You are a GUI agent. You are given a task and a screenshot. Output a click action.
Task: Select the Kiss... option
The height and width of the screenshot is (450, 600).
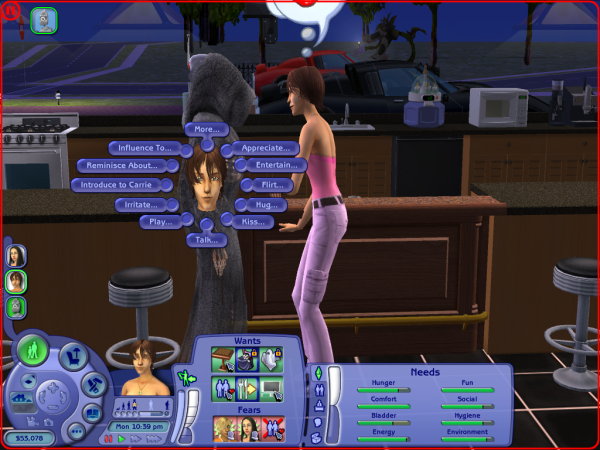pos(257,222)
